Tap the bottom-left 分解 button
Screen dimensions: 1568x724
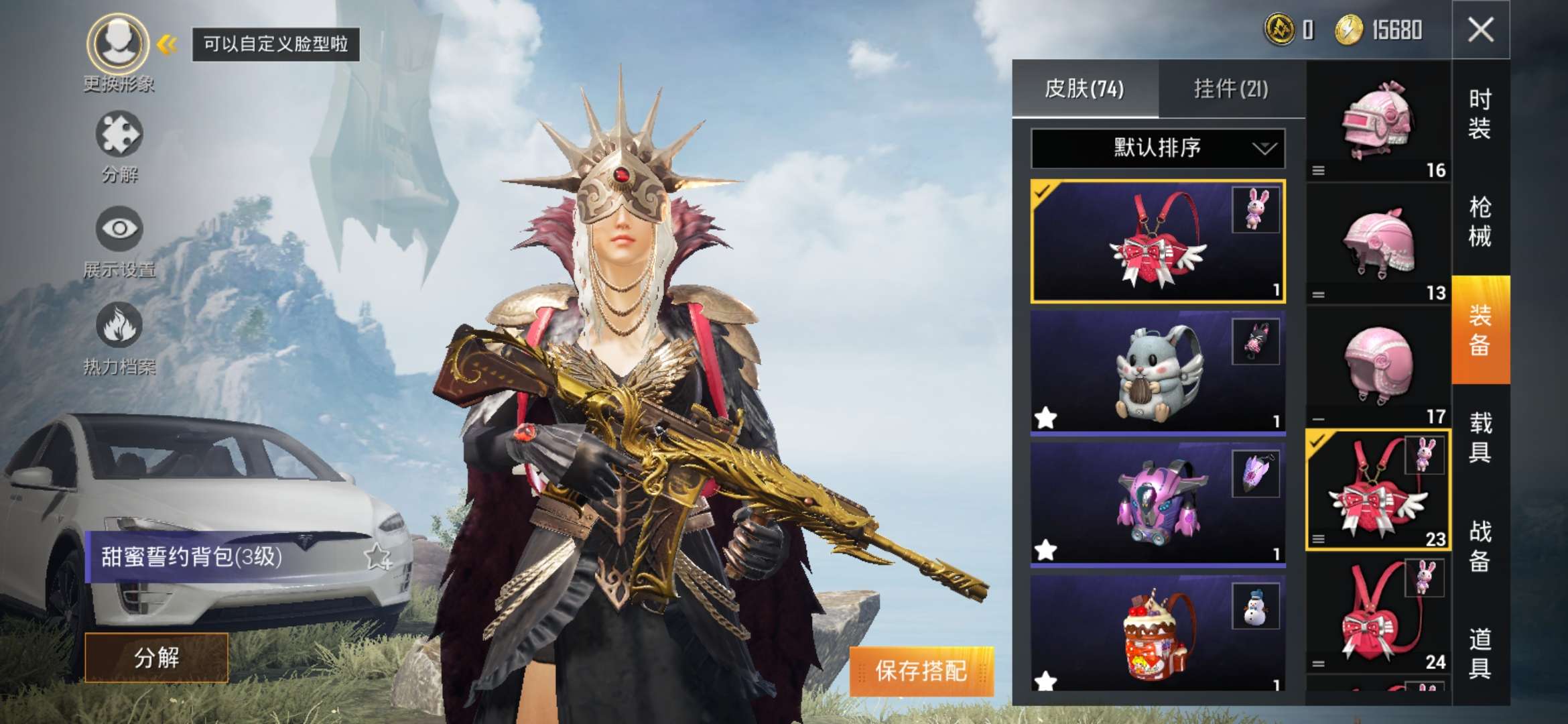(157, 658)
